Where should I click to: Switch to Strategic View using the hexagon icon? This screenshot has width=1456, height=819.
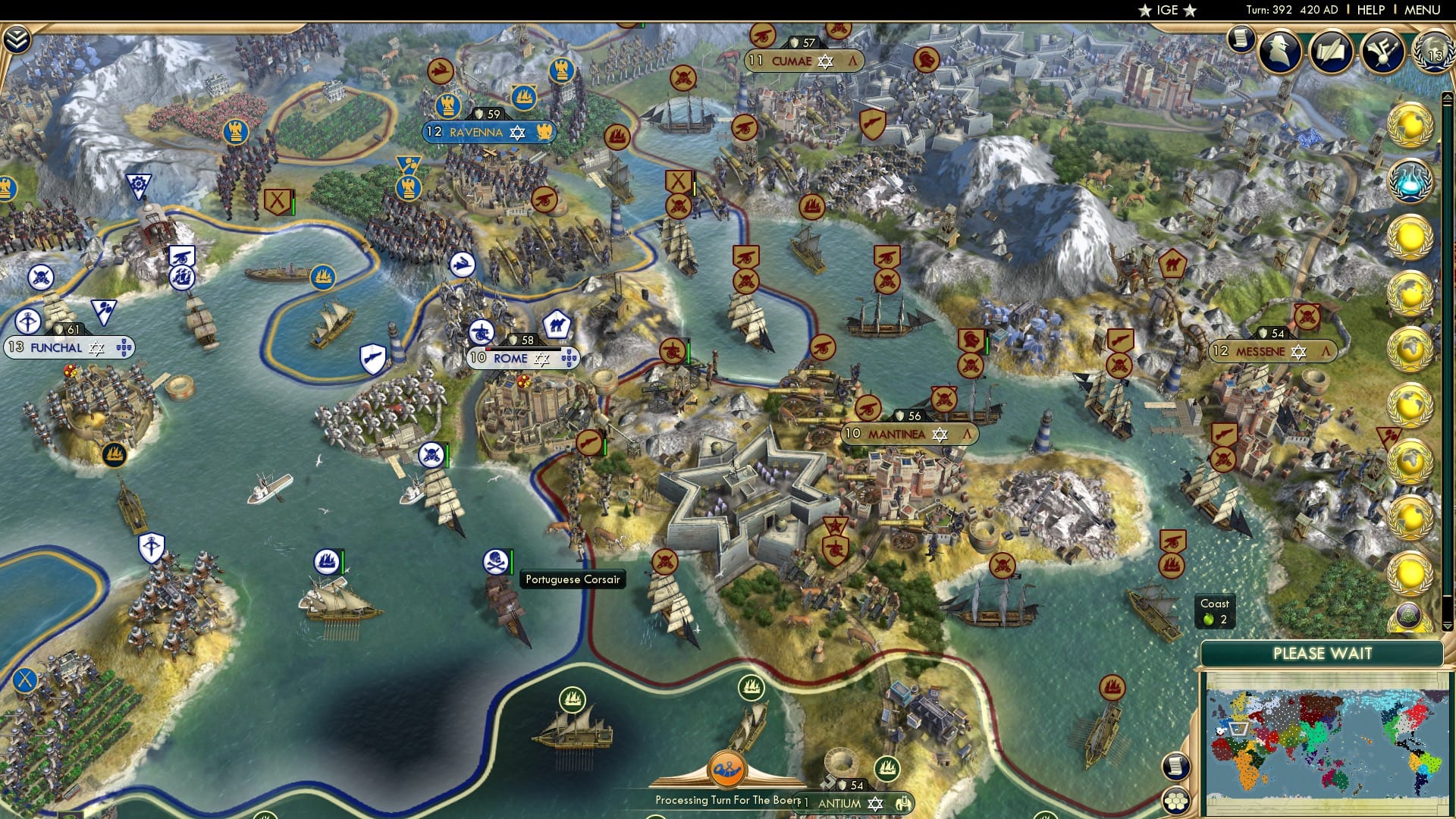1176,802
